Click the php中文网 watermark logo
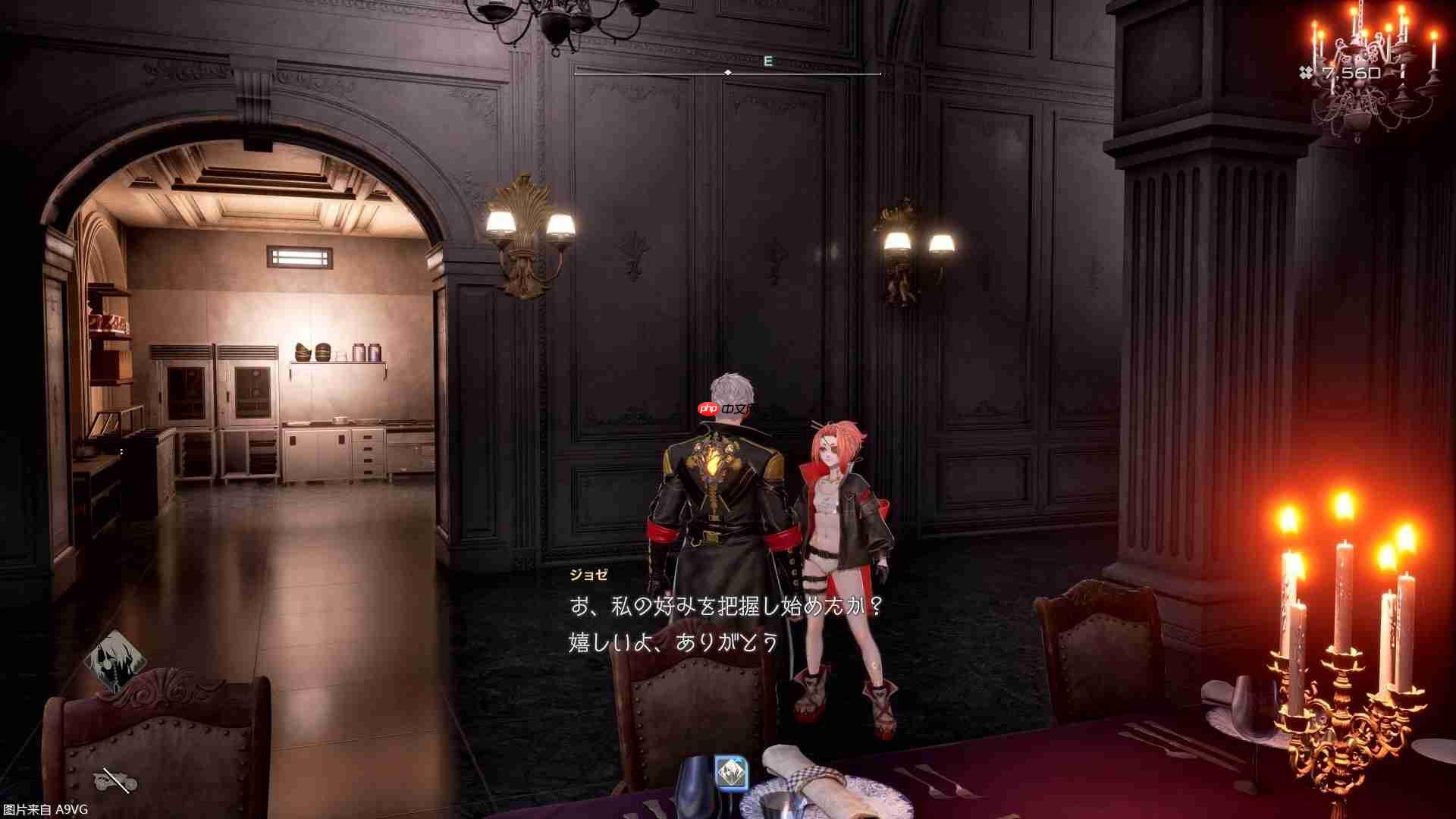Viewport: 1456px width, 819px height. coord(726,409)
